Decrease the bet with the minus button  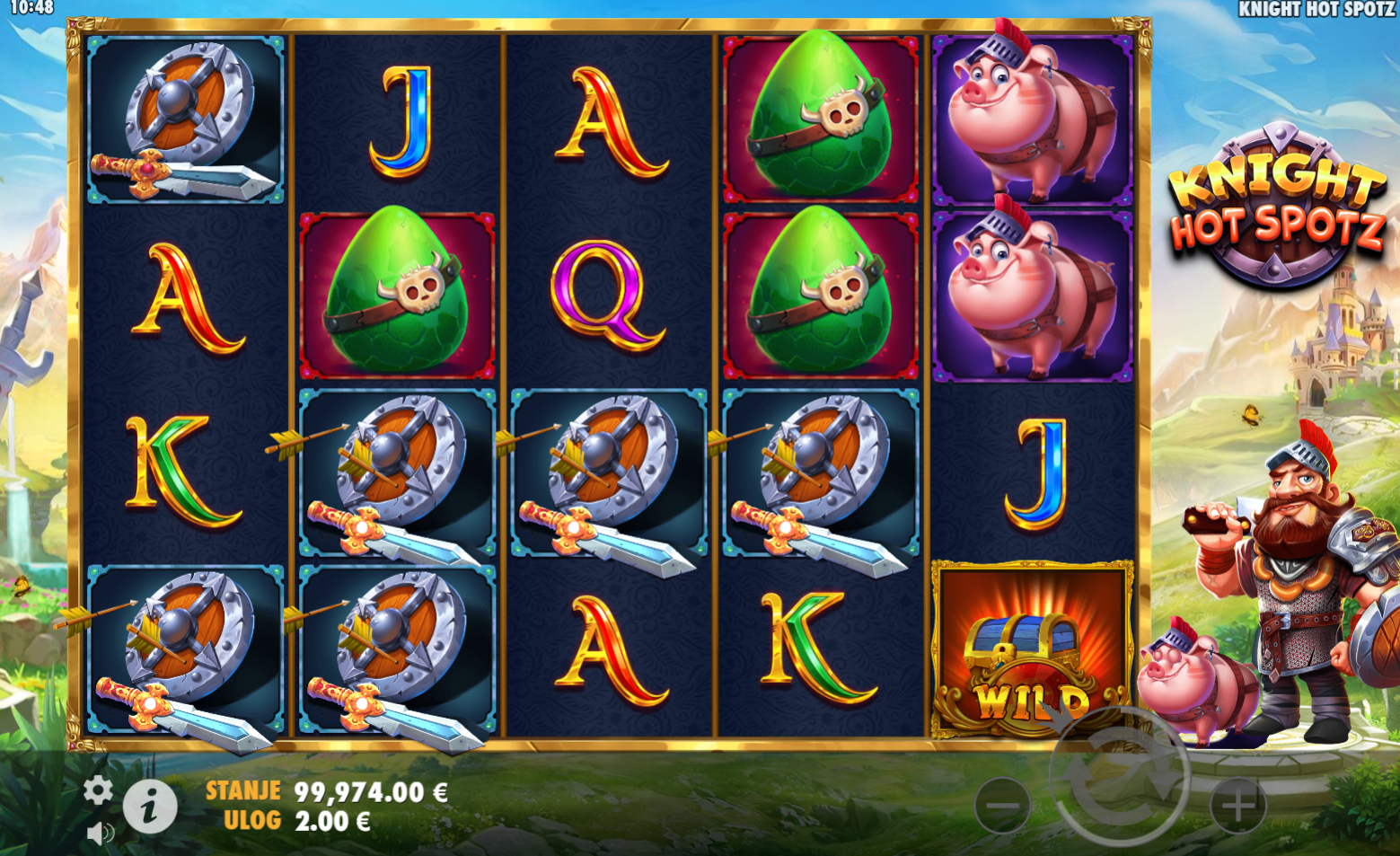click(x=1002, y=806)
